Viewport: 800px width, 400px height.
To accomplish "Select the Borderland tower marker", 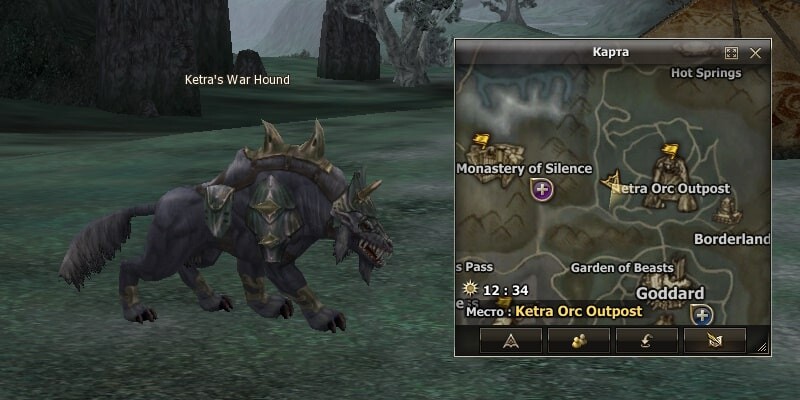I will click(x=727, y=210).
